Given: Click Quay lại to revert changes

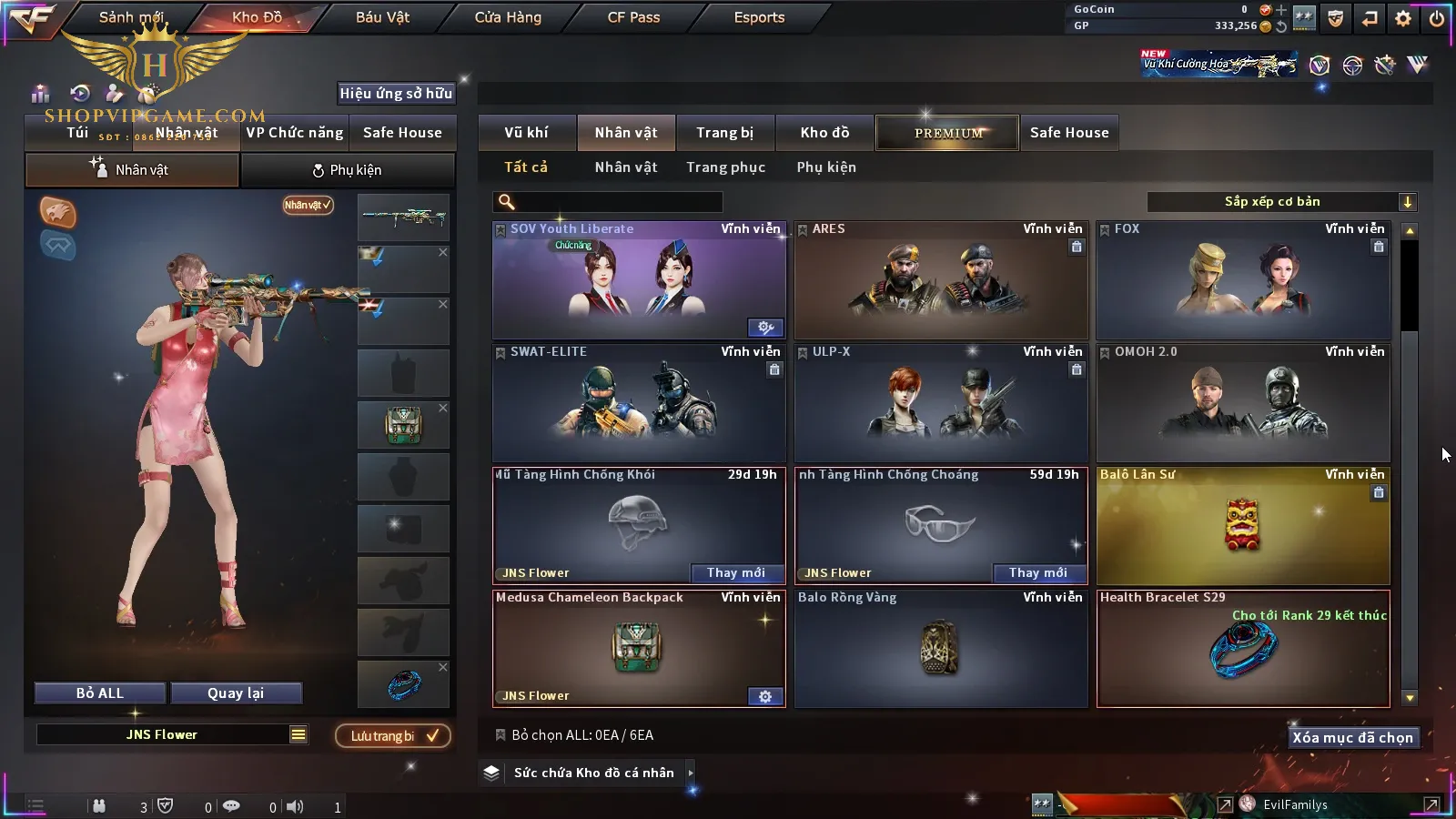Looking at the screenshot, I should (236, 693).
